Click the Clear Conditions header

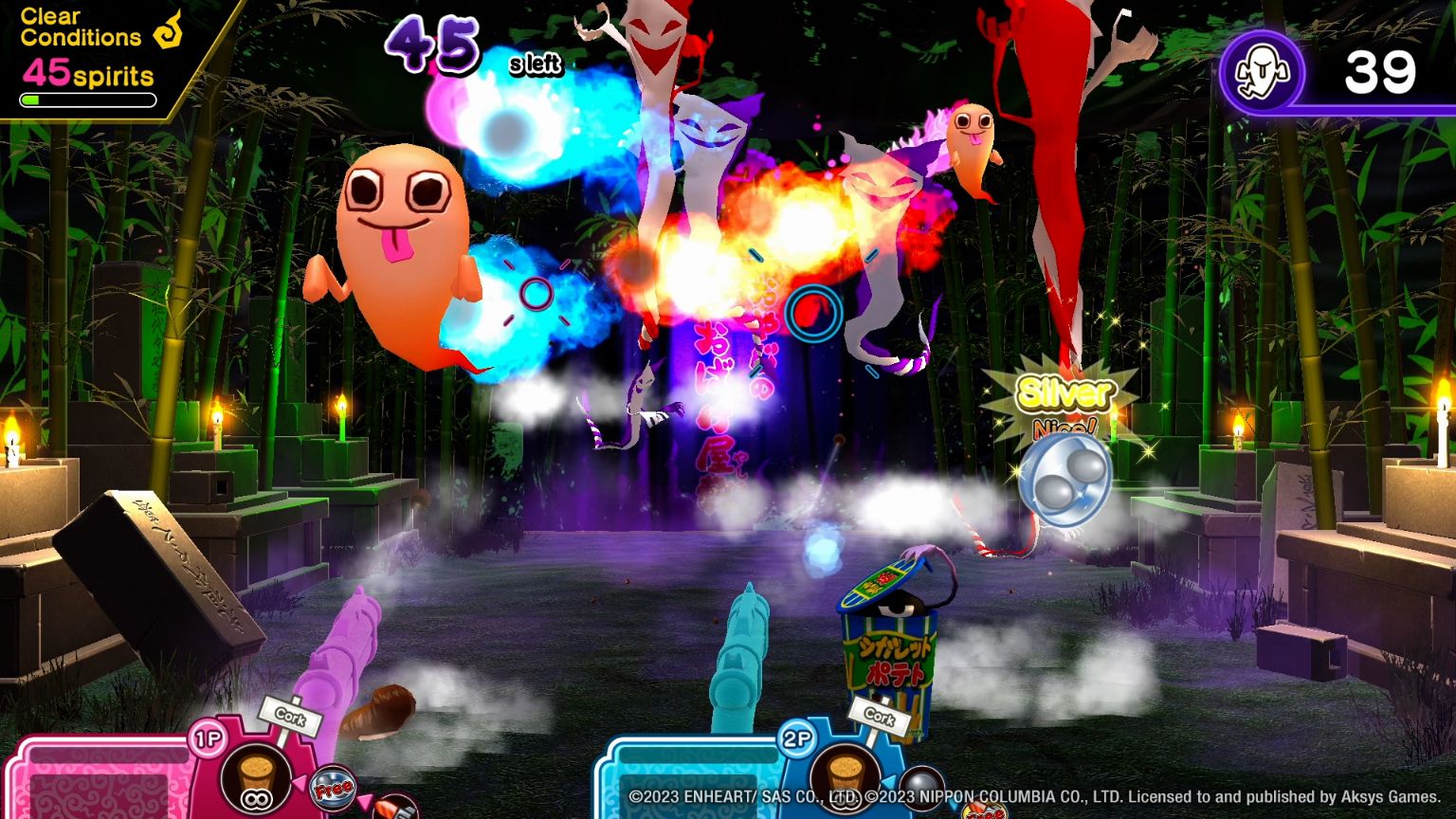(x=81, y=26)
